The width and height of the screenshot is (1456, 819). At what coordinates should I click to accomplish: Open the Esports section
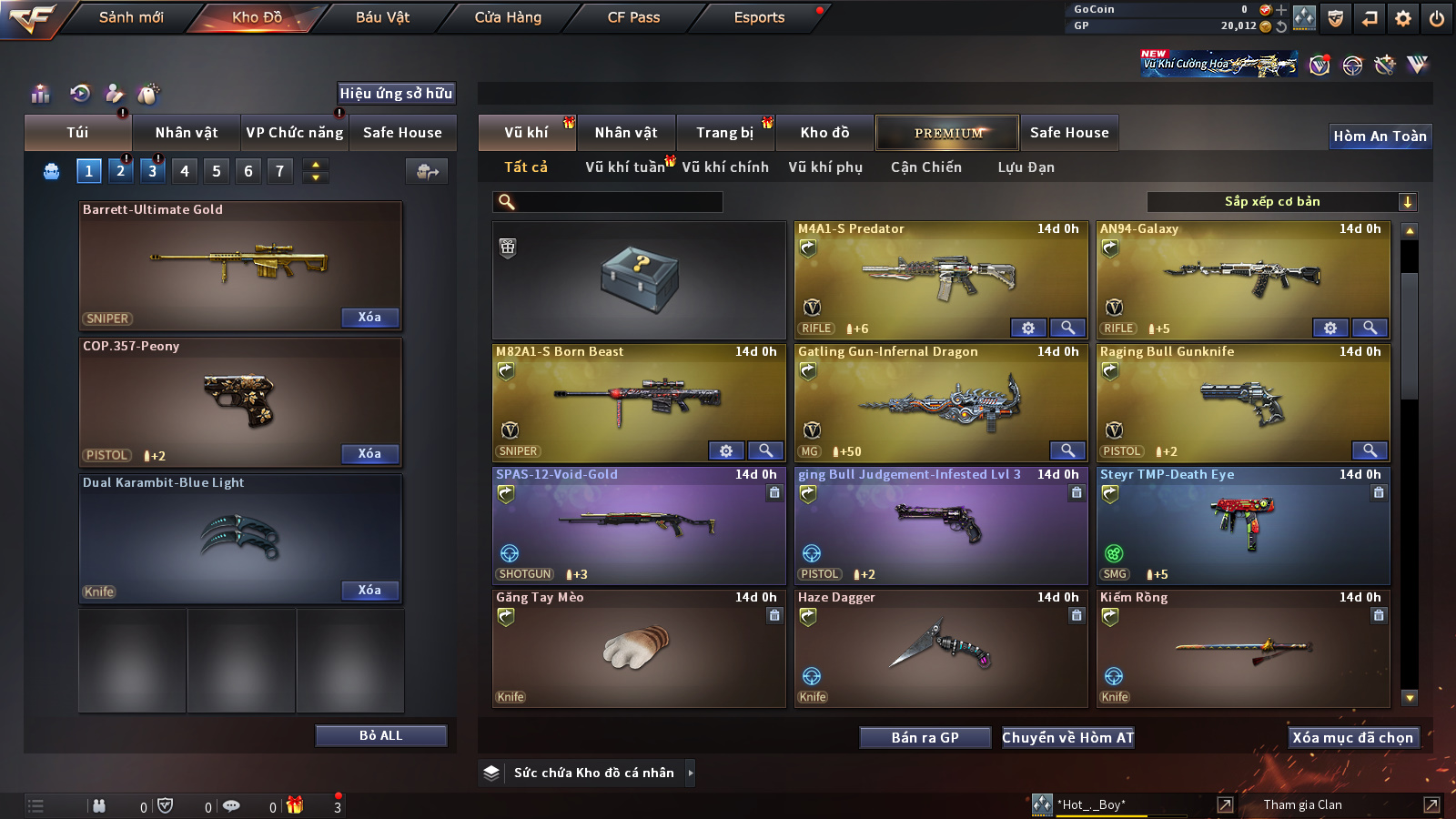tap(759, 17)
